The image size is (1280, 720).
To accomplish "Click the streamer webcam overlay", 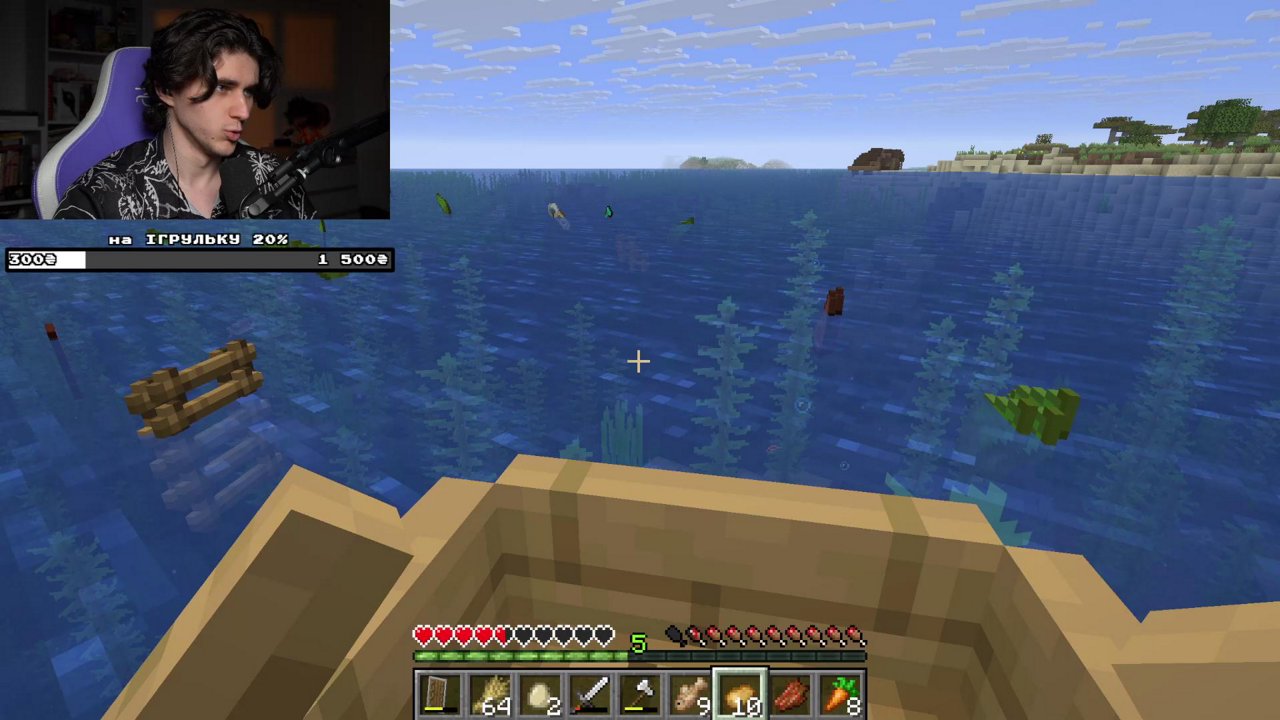I will 195,110.
